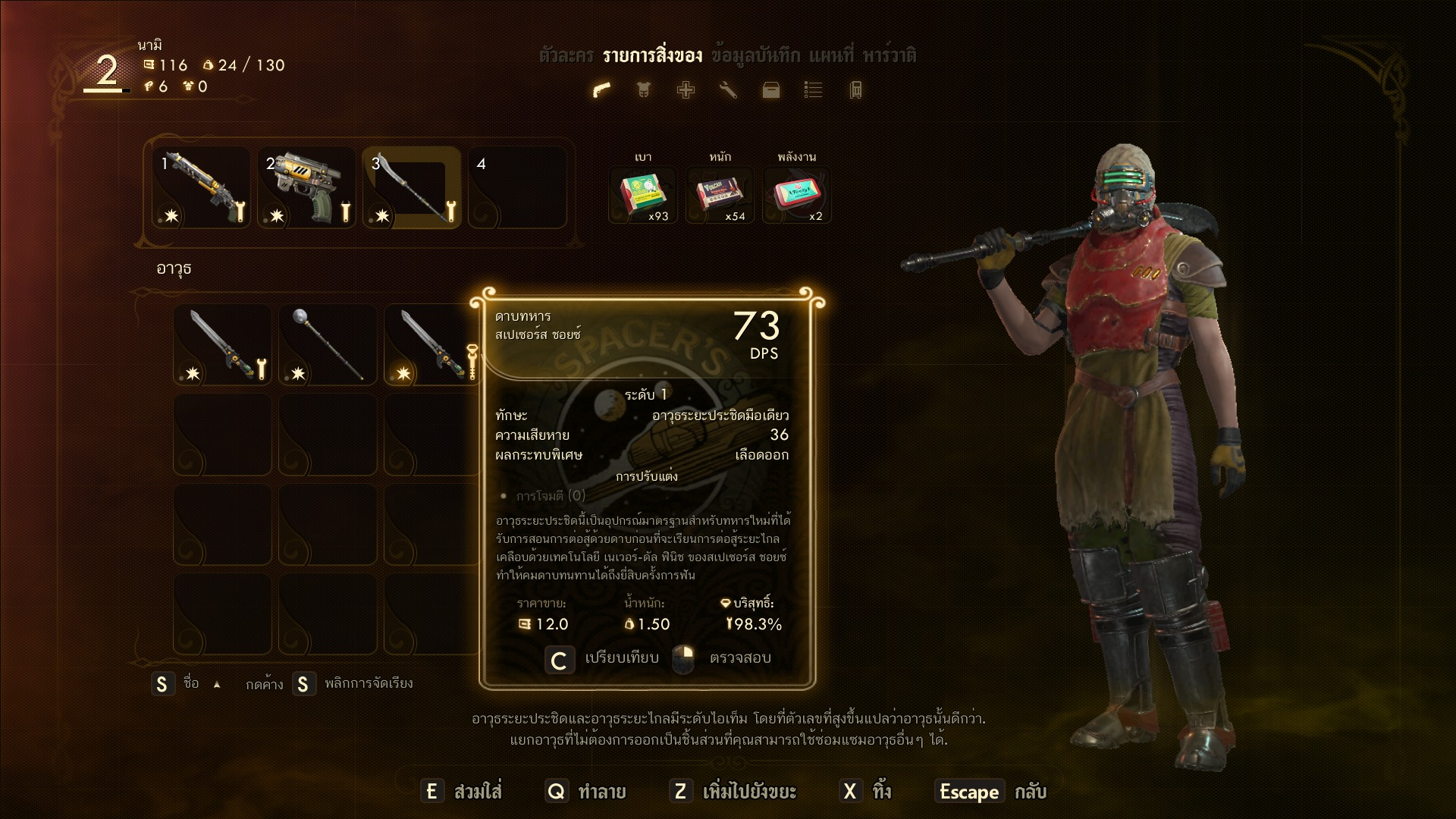This screenshot has width=1456, height=819.
Task: Show the weapons category pistol icon
Action: [x=601, y=90]
